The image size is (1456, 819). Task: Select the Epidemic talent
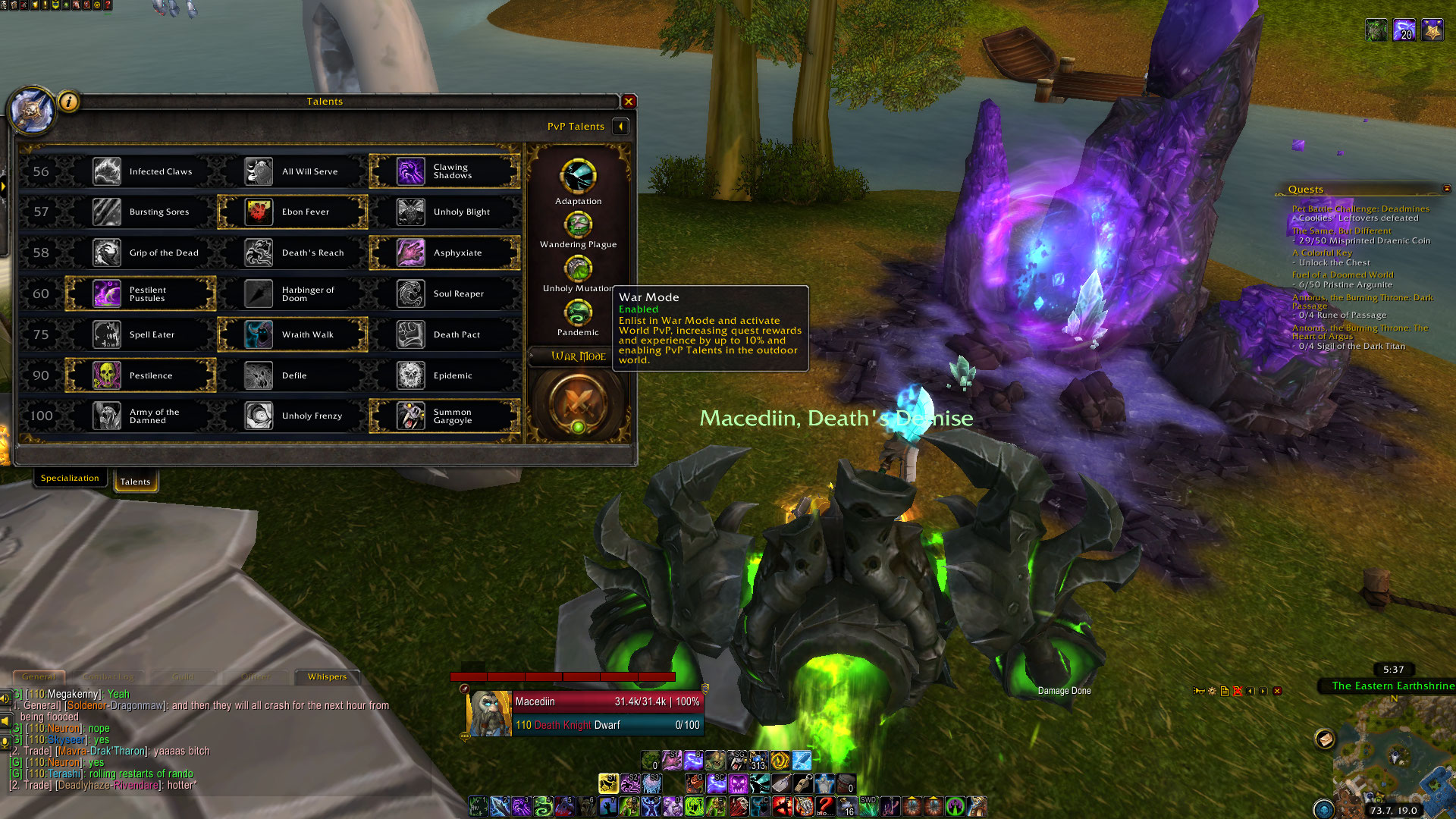tap(445, 375)
